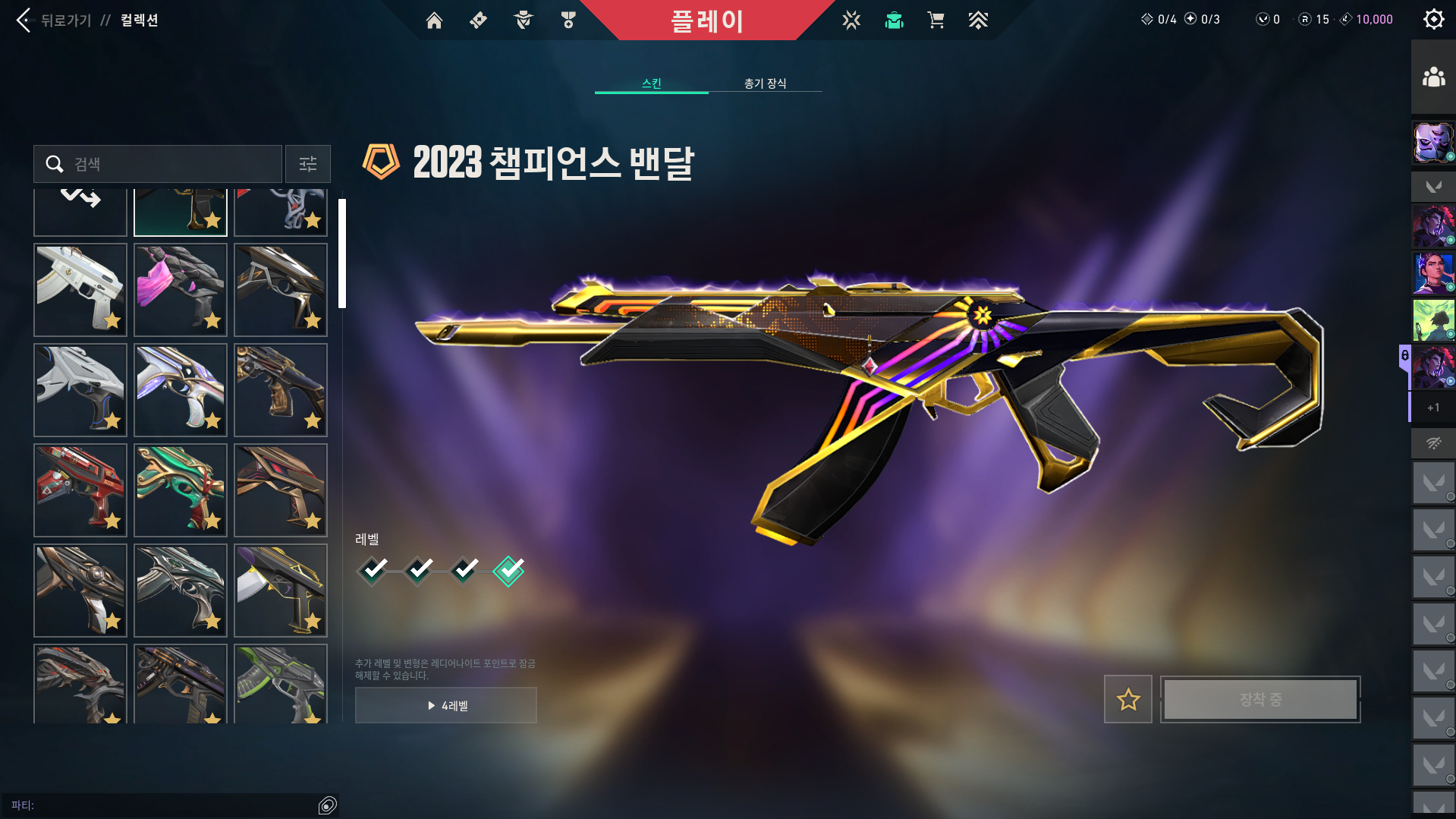
Task: Select the 스킨 tab
Action: pos(651,83)
